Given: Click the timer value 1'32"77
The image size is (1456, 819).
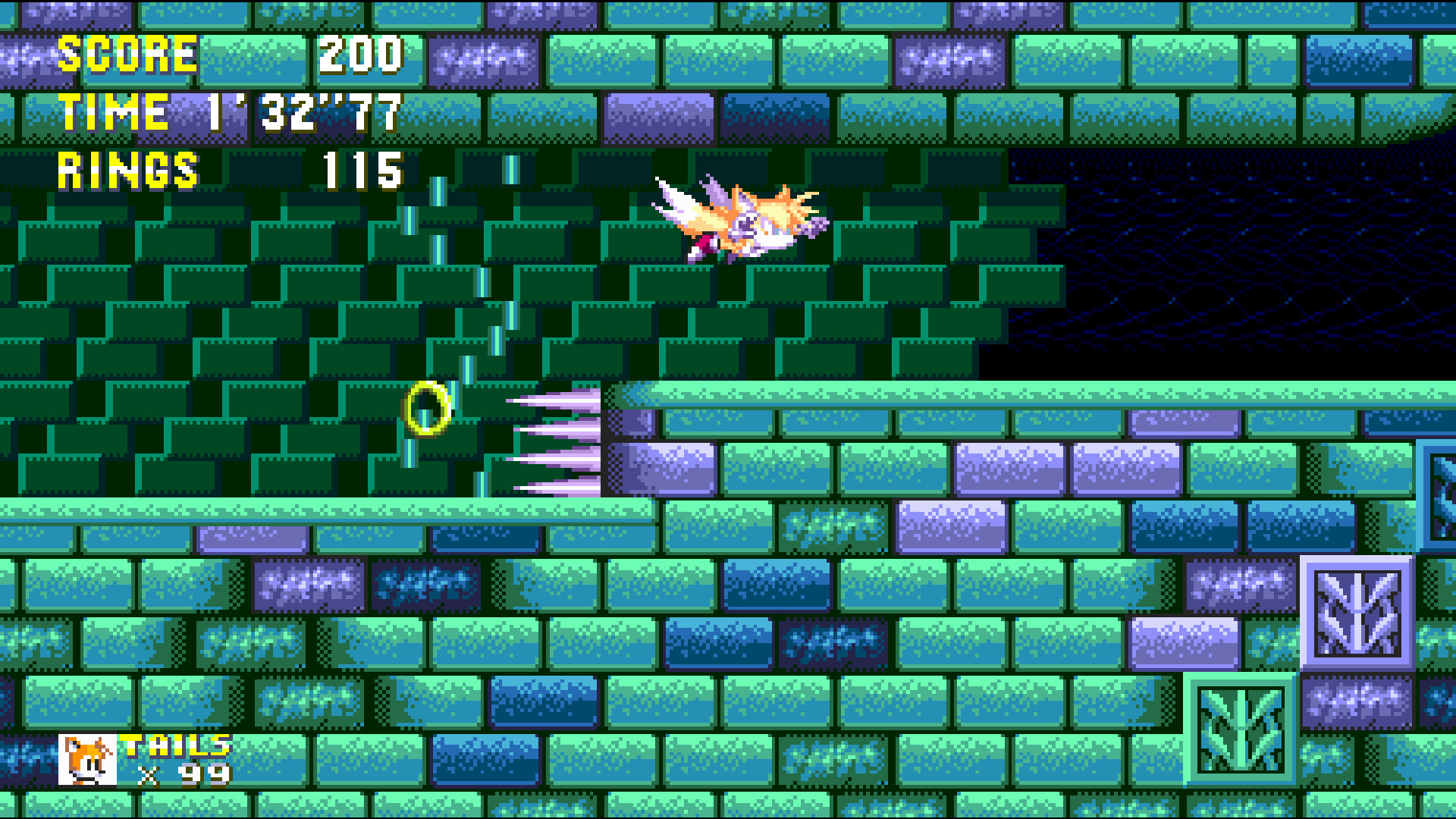Looking at the screenshot, I should (x=303, y=112).
